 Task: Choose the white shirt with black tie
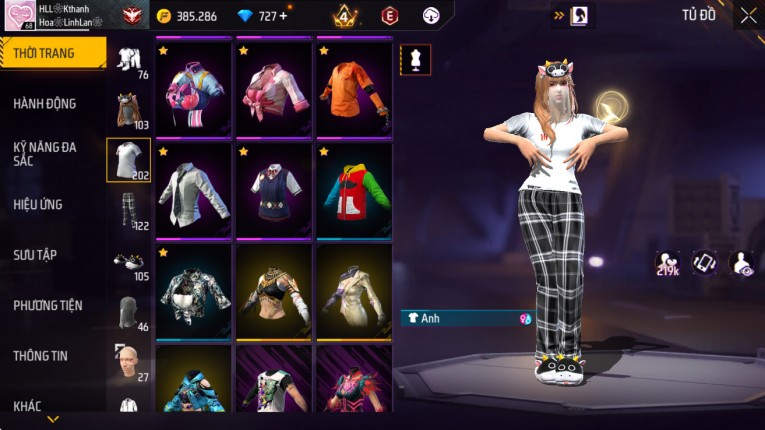194,189
